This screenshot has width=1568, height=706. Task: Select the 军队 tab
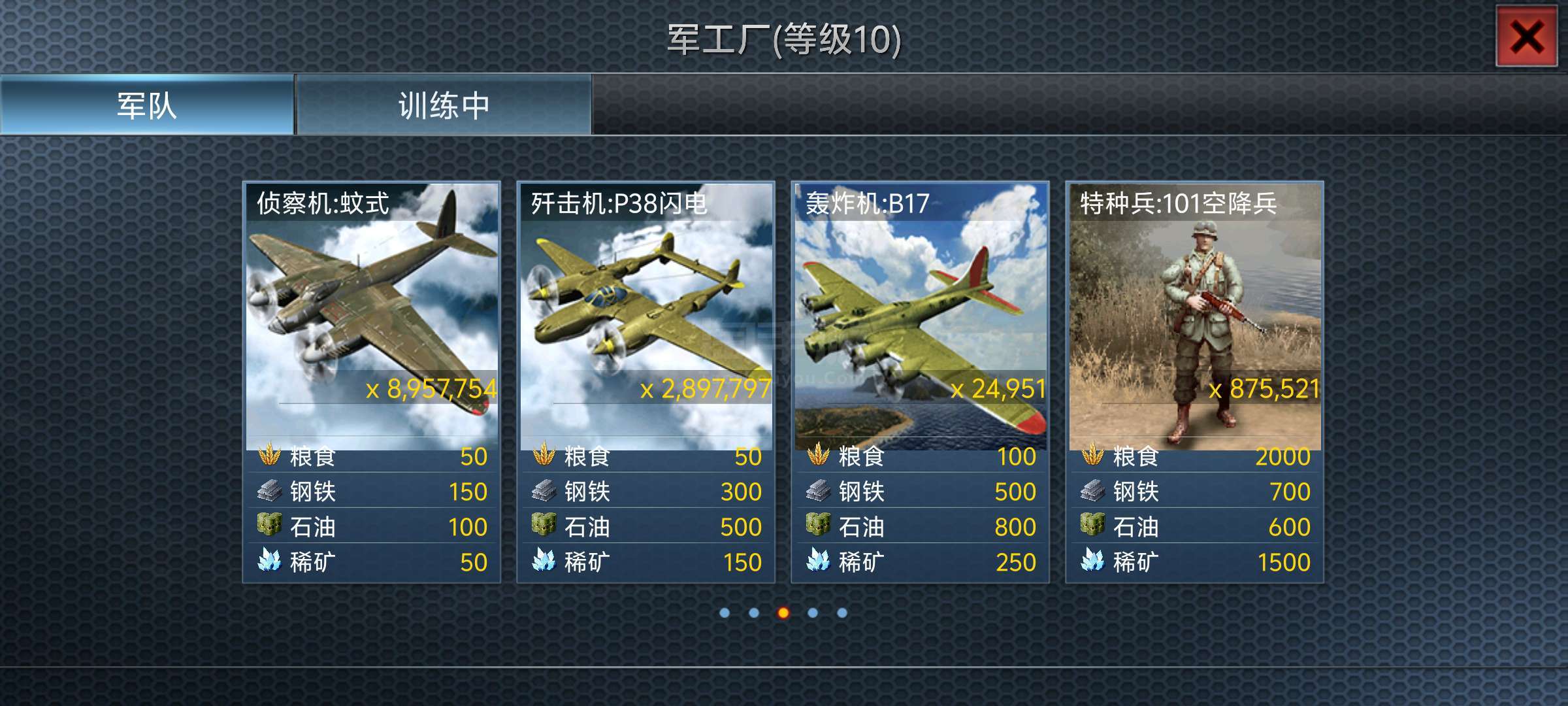pyautogui.click(x=147, y=105)
